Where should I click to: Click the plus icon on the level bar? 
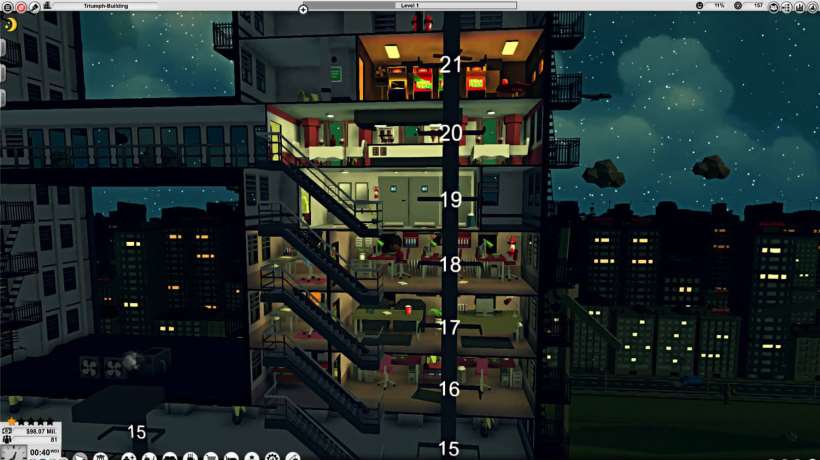[303, 8]
